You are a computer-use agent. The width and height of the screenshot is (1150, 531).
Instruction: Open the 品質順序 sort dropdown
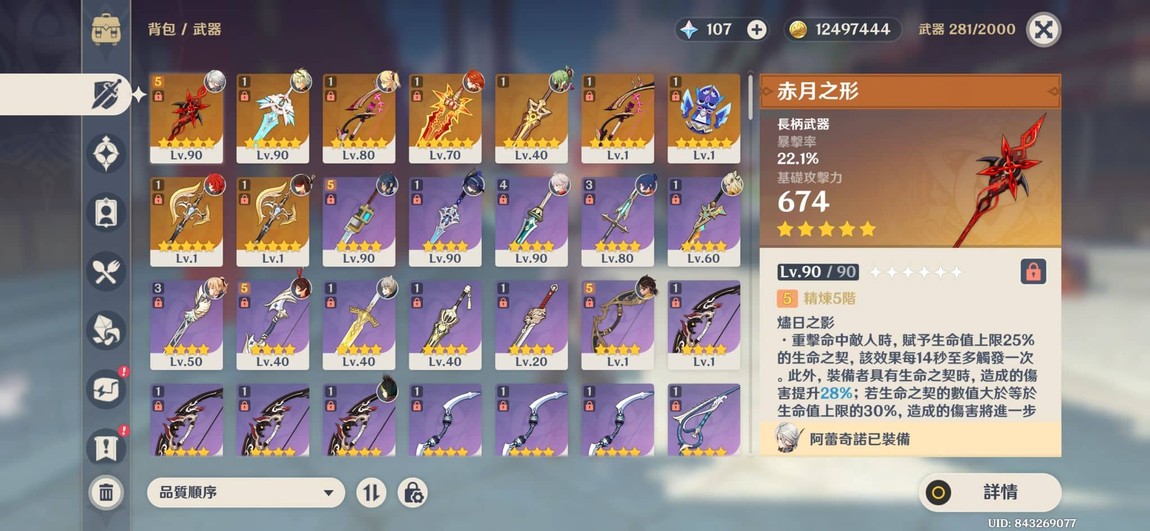pos(245,492)
